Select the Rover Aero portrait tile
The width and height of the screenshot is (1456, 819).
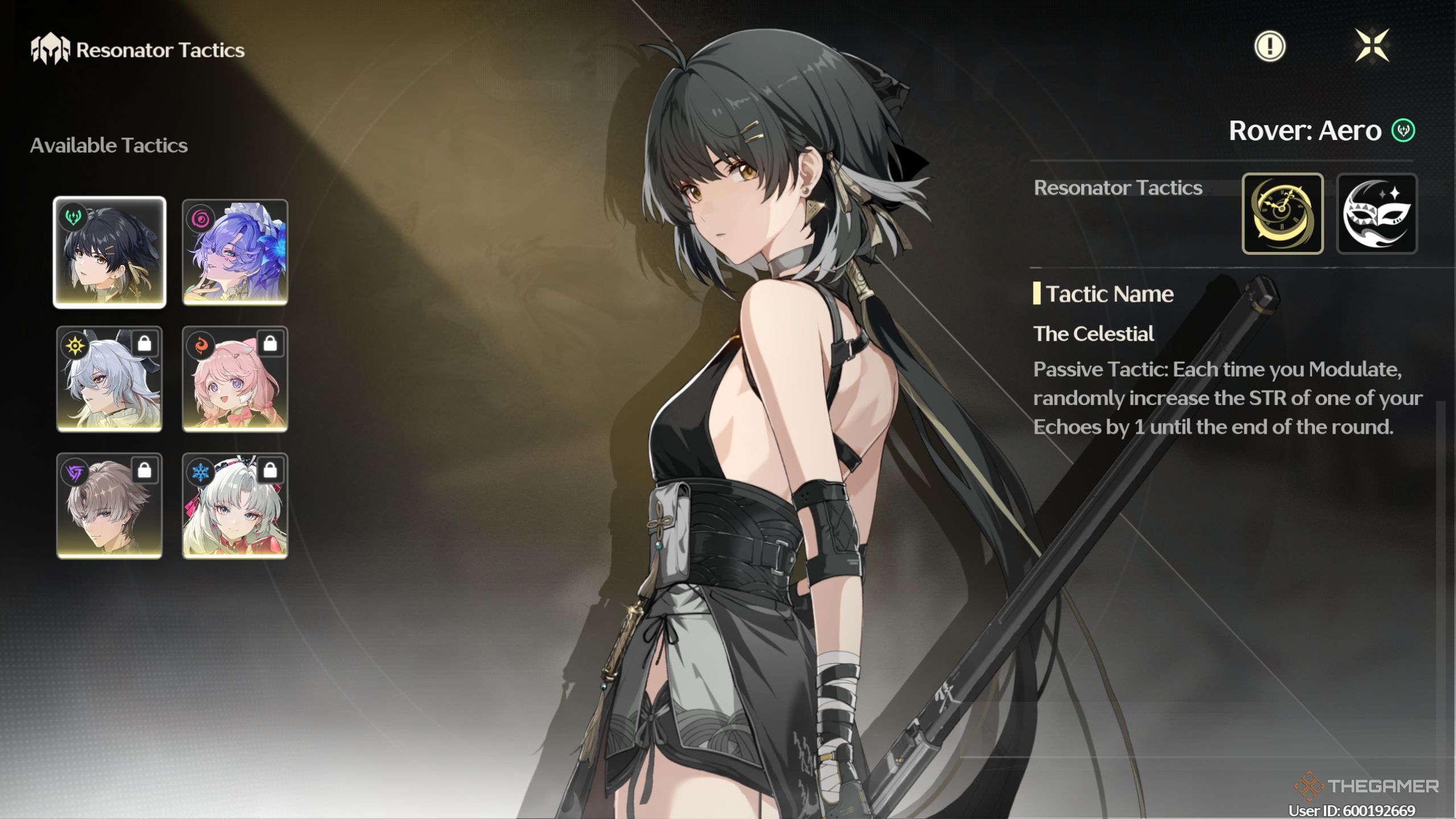(109, 252)
